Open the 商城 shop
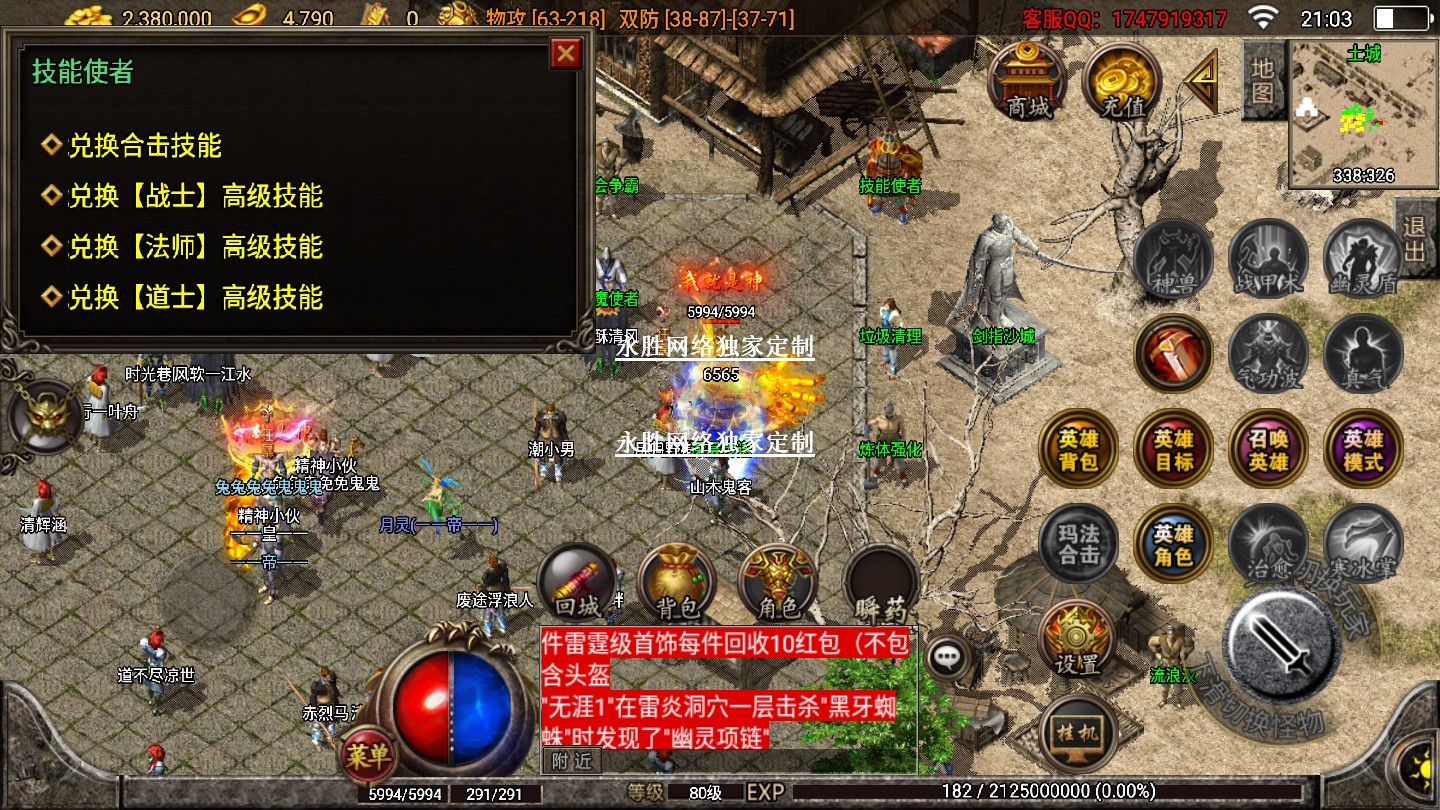This screenshot has width=1440, height=810. tap(1027, 82)
